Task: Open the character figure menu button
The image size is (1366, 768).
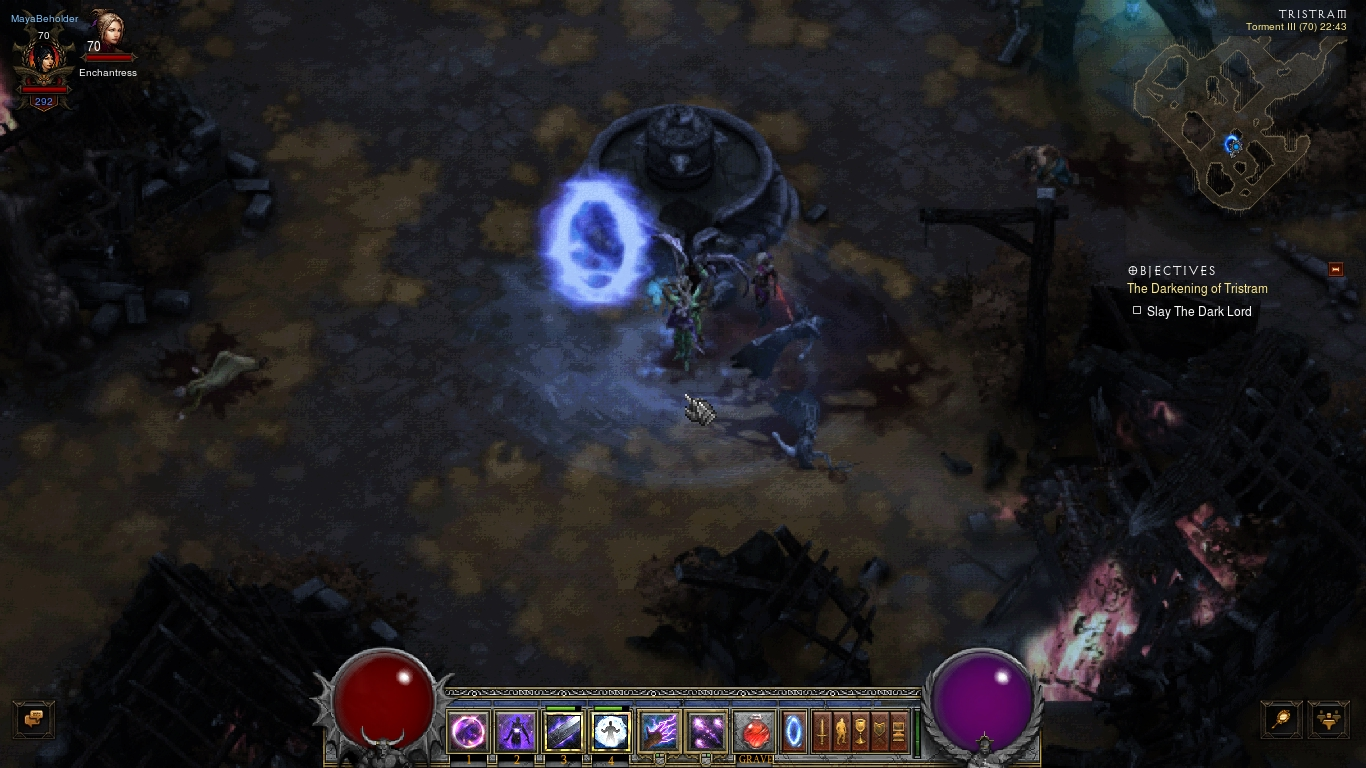Action: (841, 732)
